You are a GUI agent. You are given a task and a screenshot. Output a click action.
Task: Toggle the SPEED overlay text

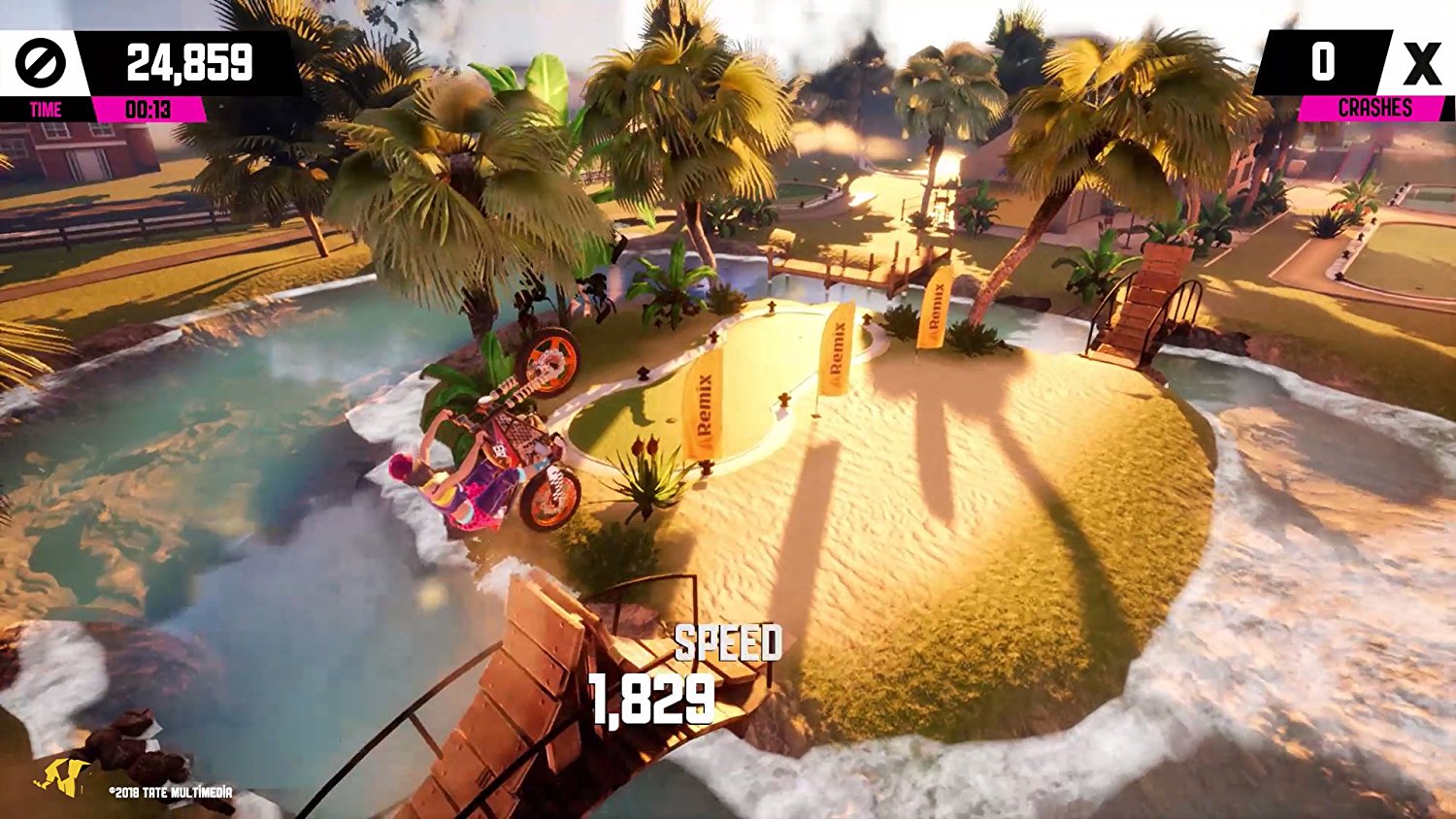pos(727,641)
